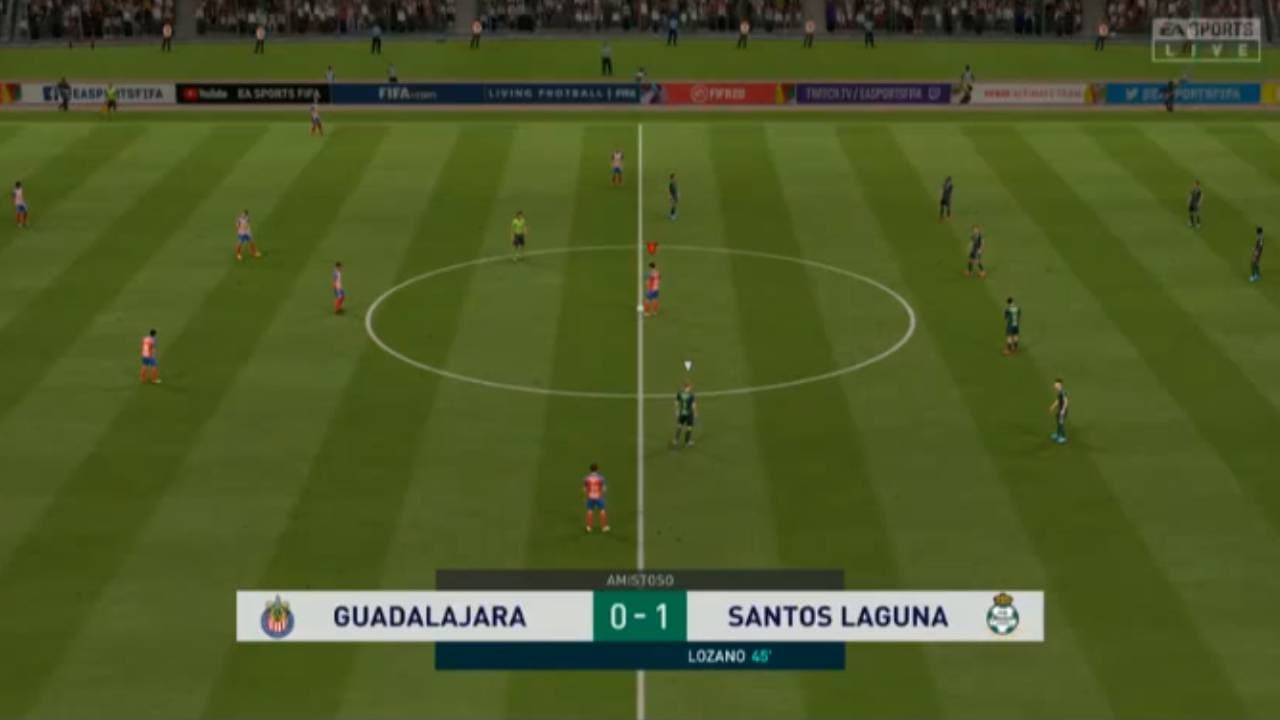Screen dimensions: 1280x720
Task: Click the green score indicator showing 0-1
Action: pyautogui.click(x=639, y=617)
